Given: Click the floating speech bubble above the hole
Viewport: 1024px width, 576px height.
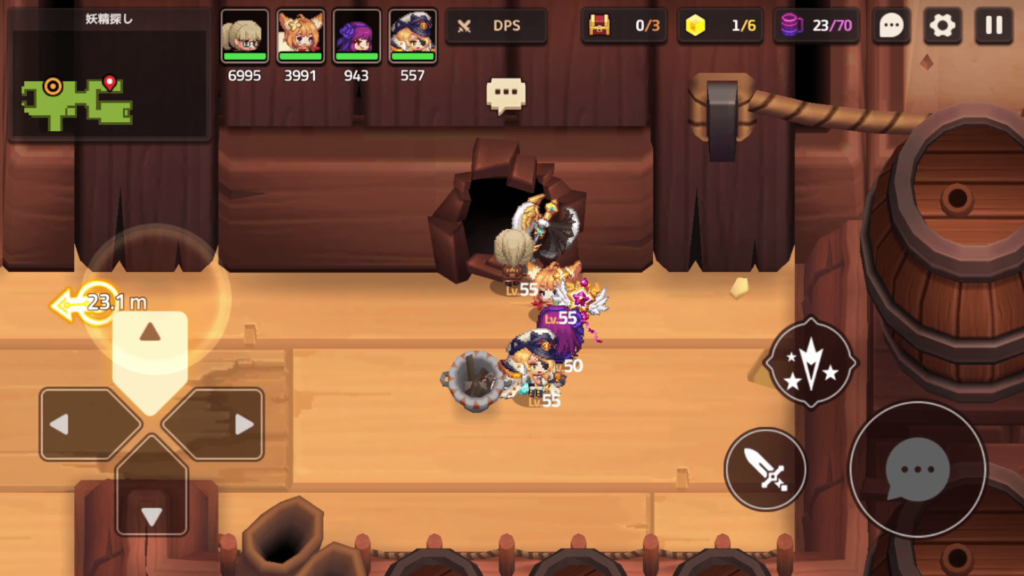Looking at the screenshot, I should pyautogui.click(x=506, y=94).
